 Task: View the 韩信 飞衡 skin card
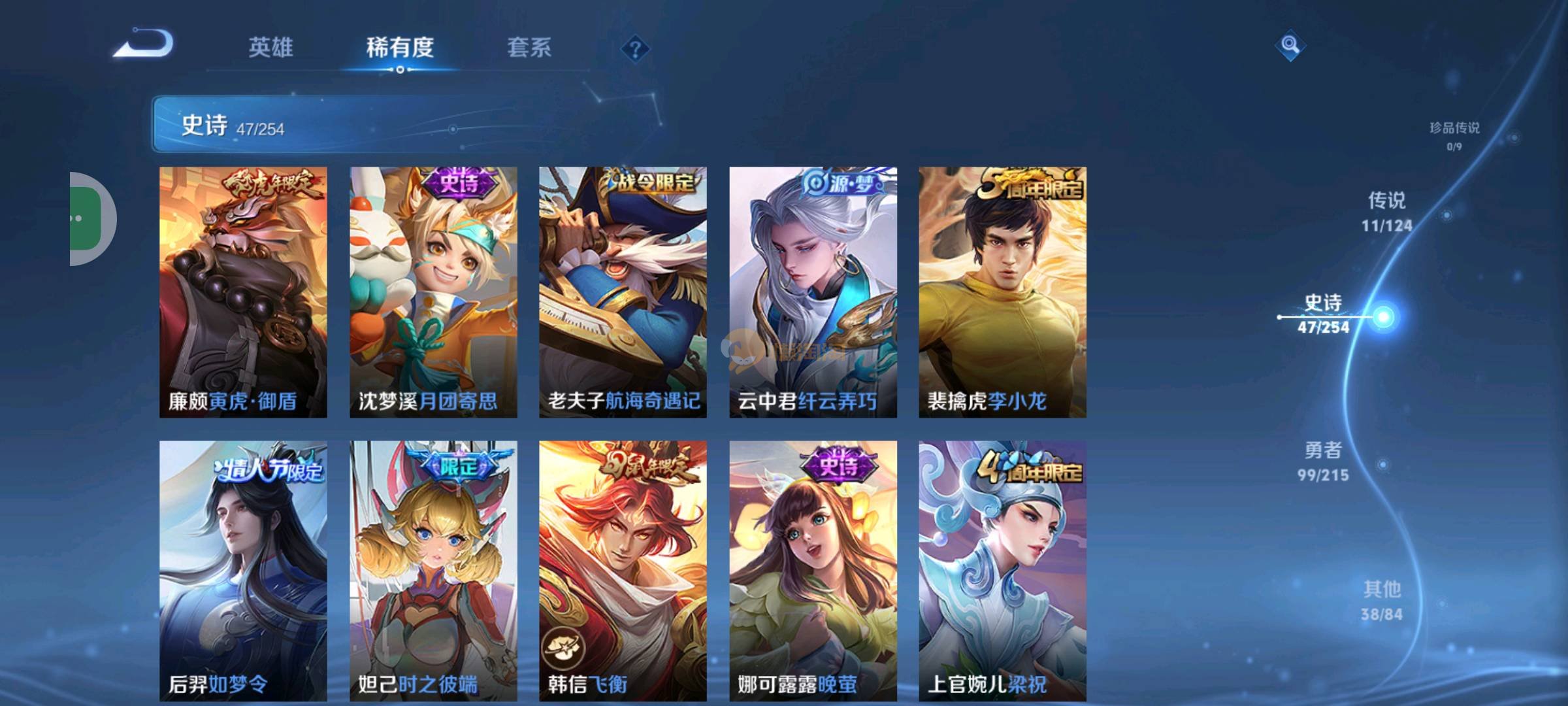click(623, 570)
